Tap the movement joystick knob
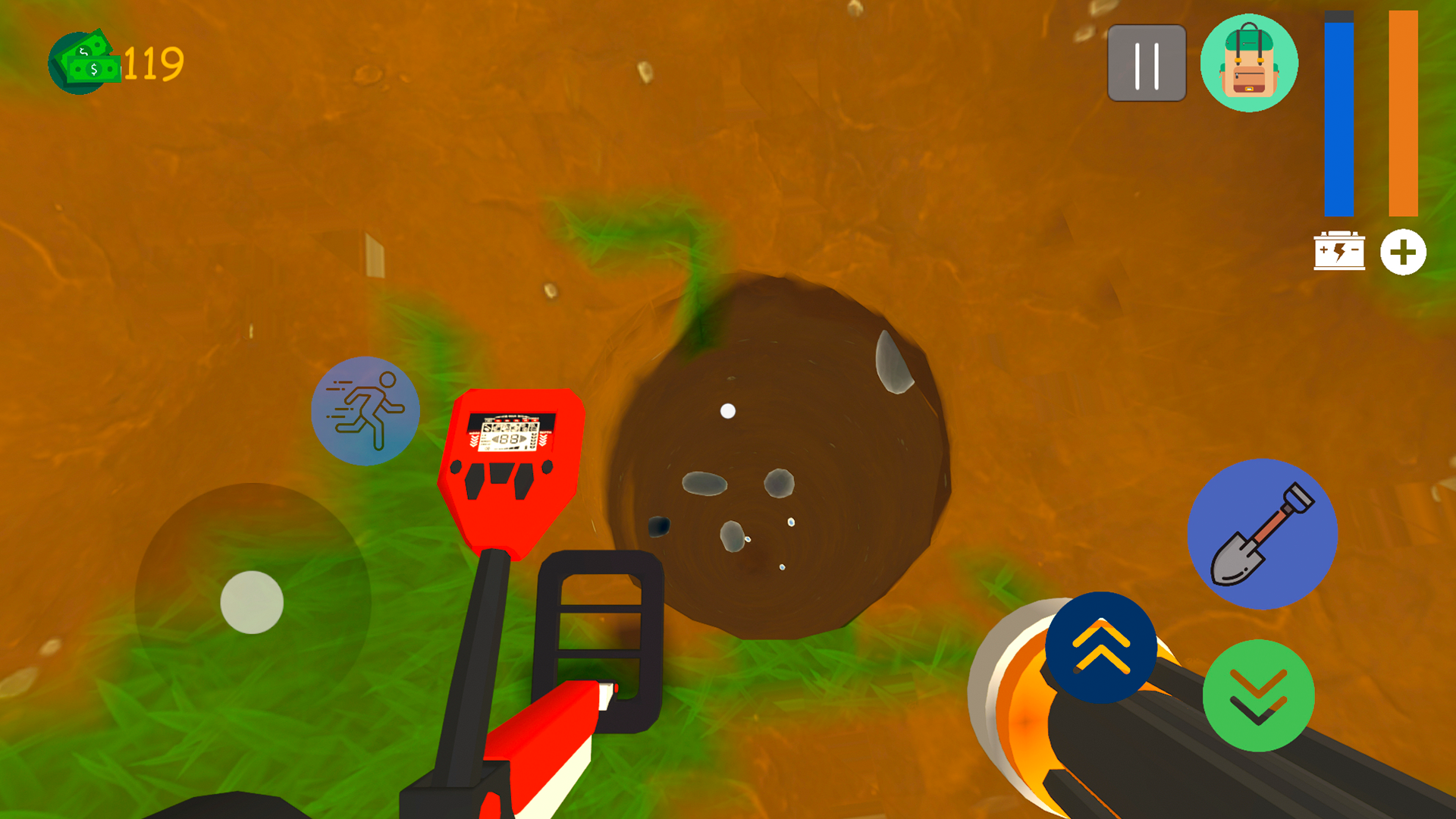 pos(250,603)
